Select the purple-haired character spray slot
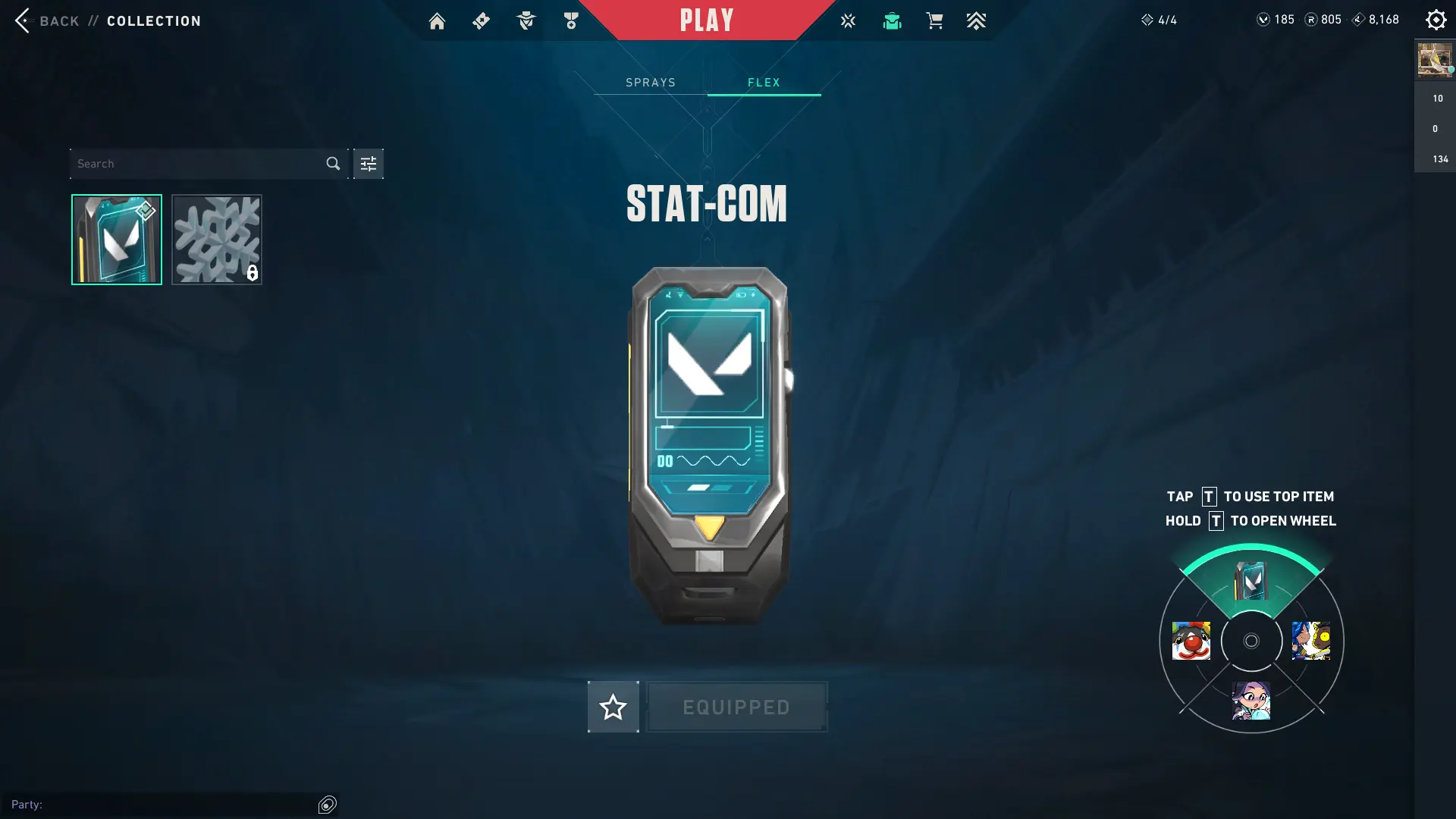 (1251, 700)
